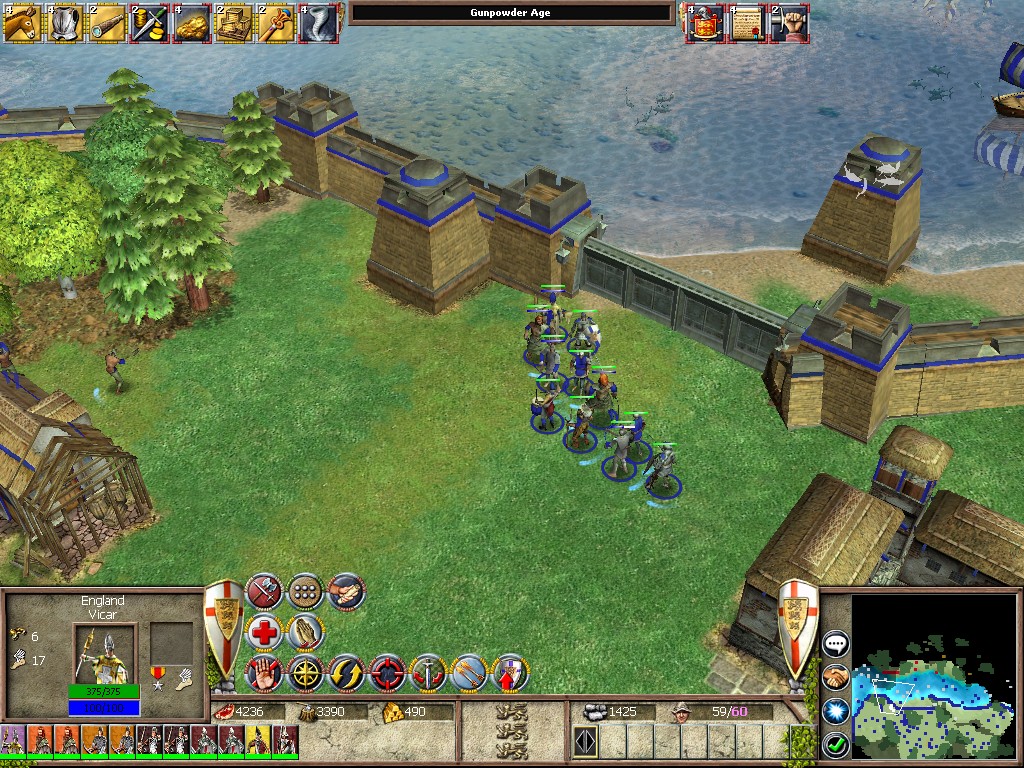Choose the crossed-out hand stop command
The image size is (1024, 768).
(x=265, y=673)
